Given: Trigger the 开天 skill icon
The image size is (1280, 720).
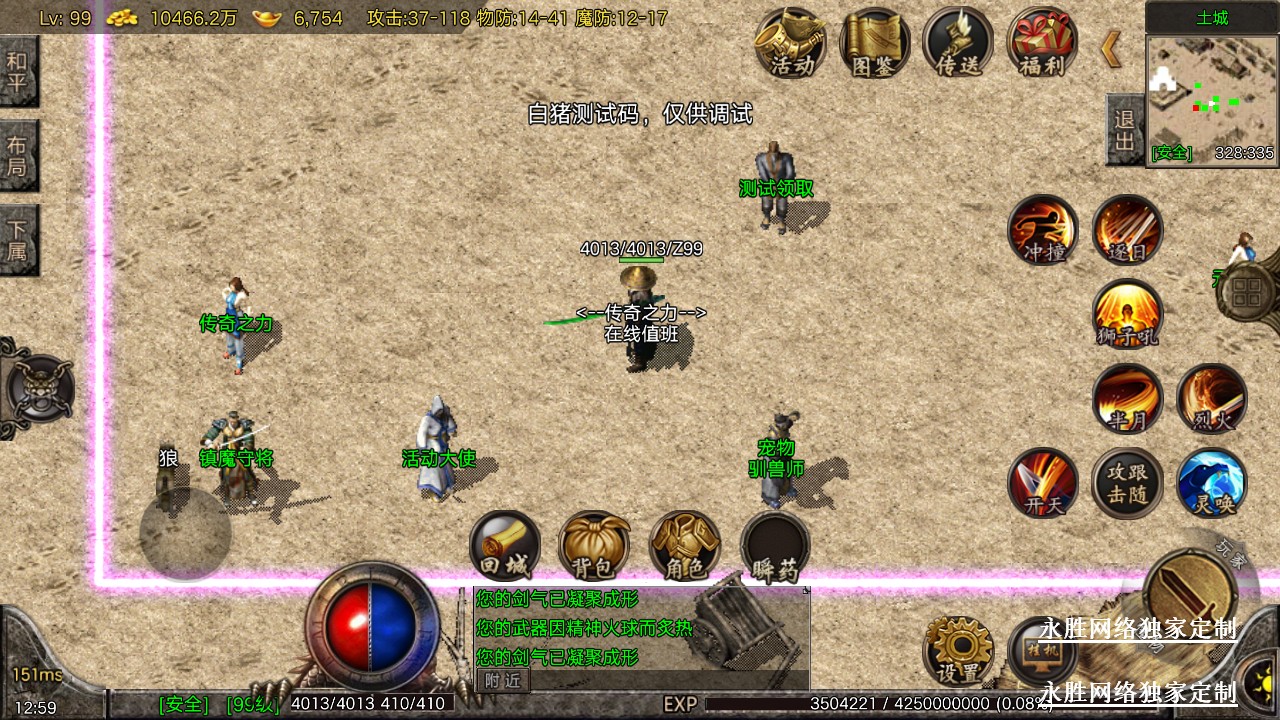Looking at the screenshot, I should click(x=1042, y=482).
